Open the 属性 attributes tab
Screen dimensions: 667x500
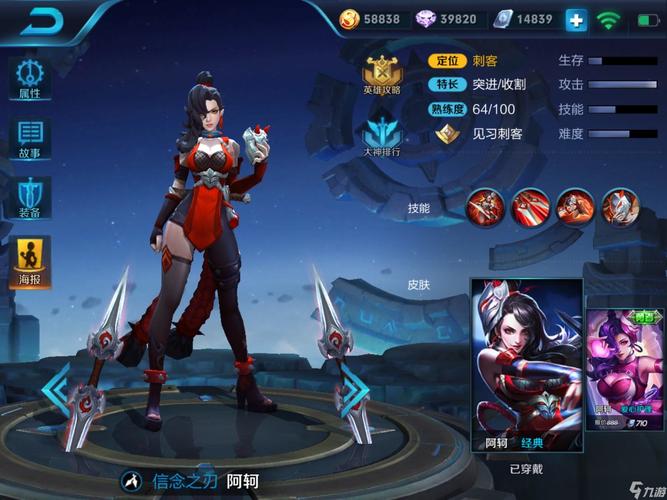(30, 78)
